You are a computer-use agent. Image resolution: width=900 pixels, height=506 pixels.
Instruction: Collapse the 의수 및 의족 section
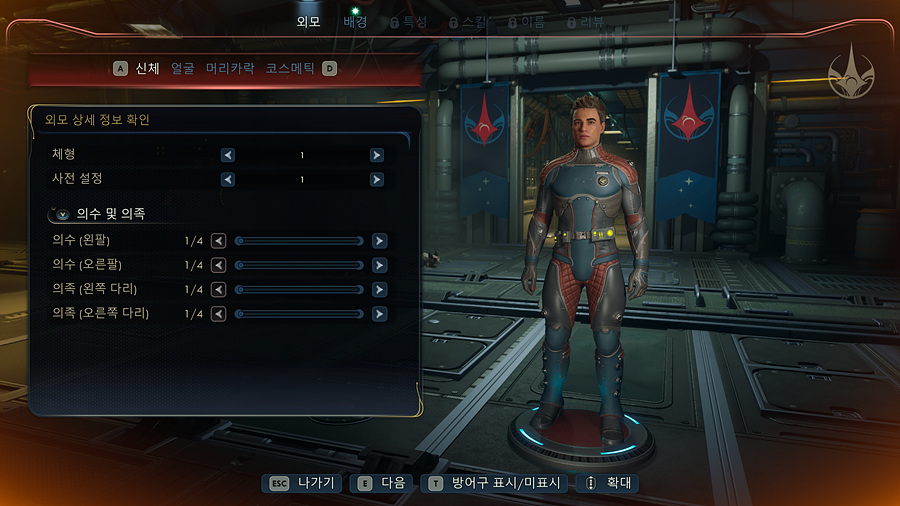click(x=63, y=214)
